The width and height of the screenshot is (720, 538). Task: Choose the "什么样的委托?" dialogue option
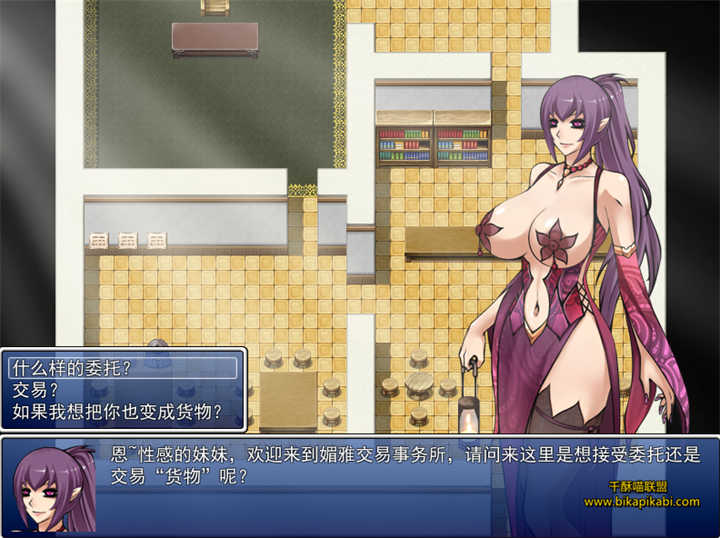click(x=71, y=368)
